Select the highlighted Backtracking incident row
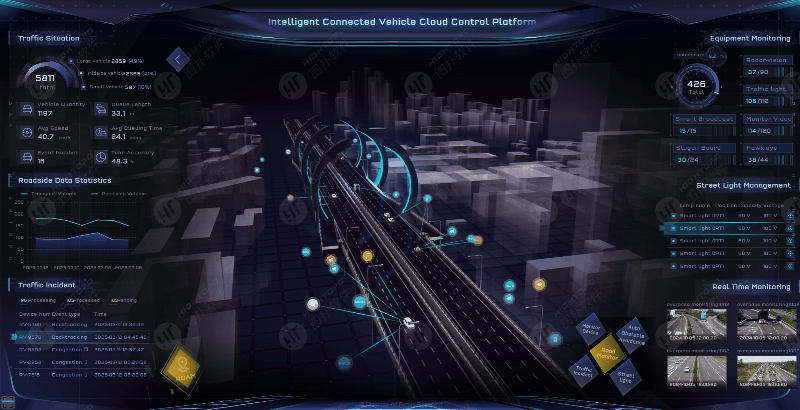The image size is (800, 410). pyautogui.click(x=70, y=336)
